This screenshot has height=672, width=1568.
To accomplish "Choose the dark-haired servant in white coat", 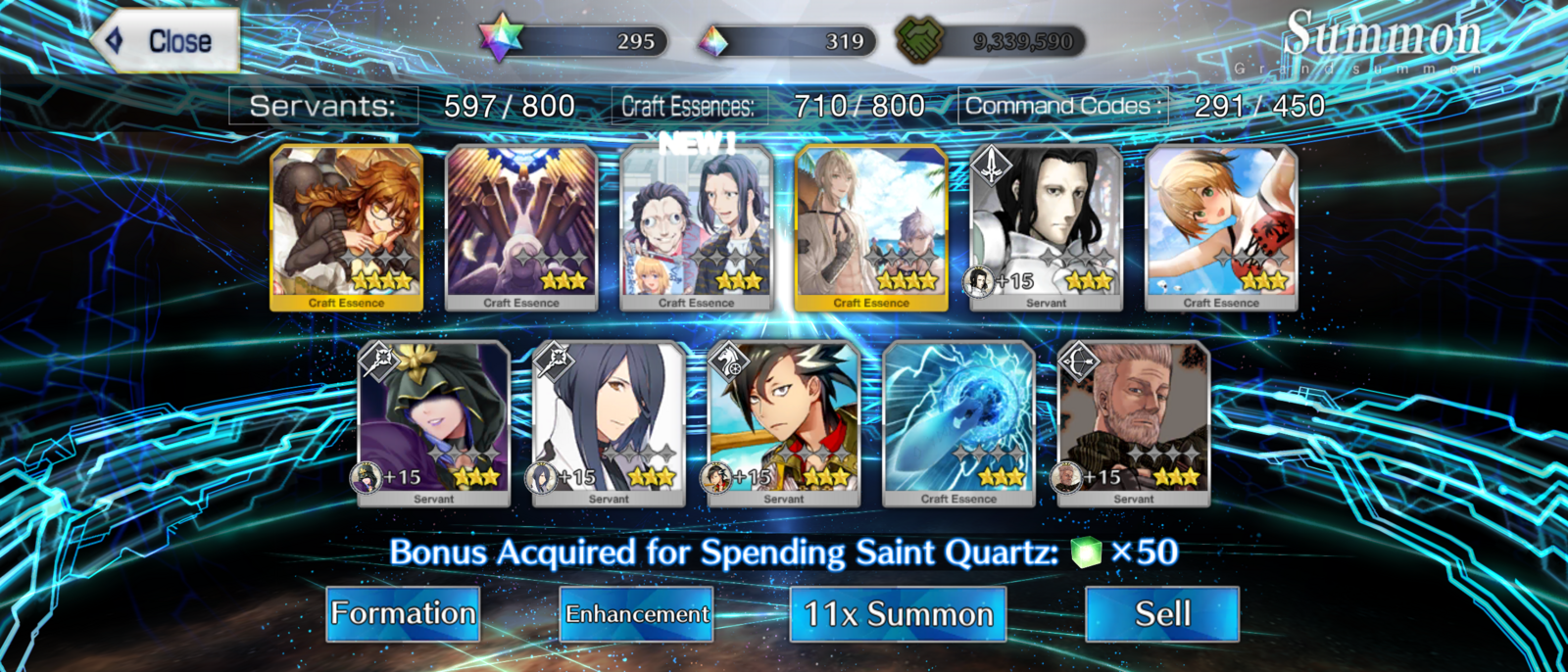I will coord(609,423).
